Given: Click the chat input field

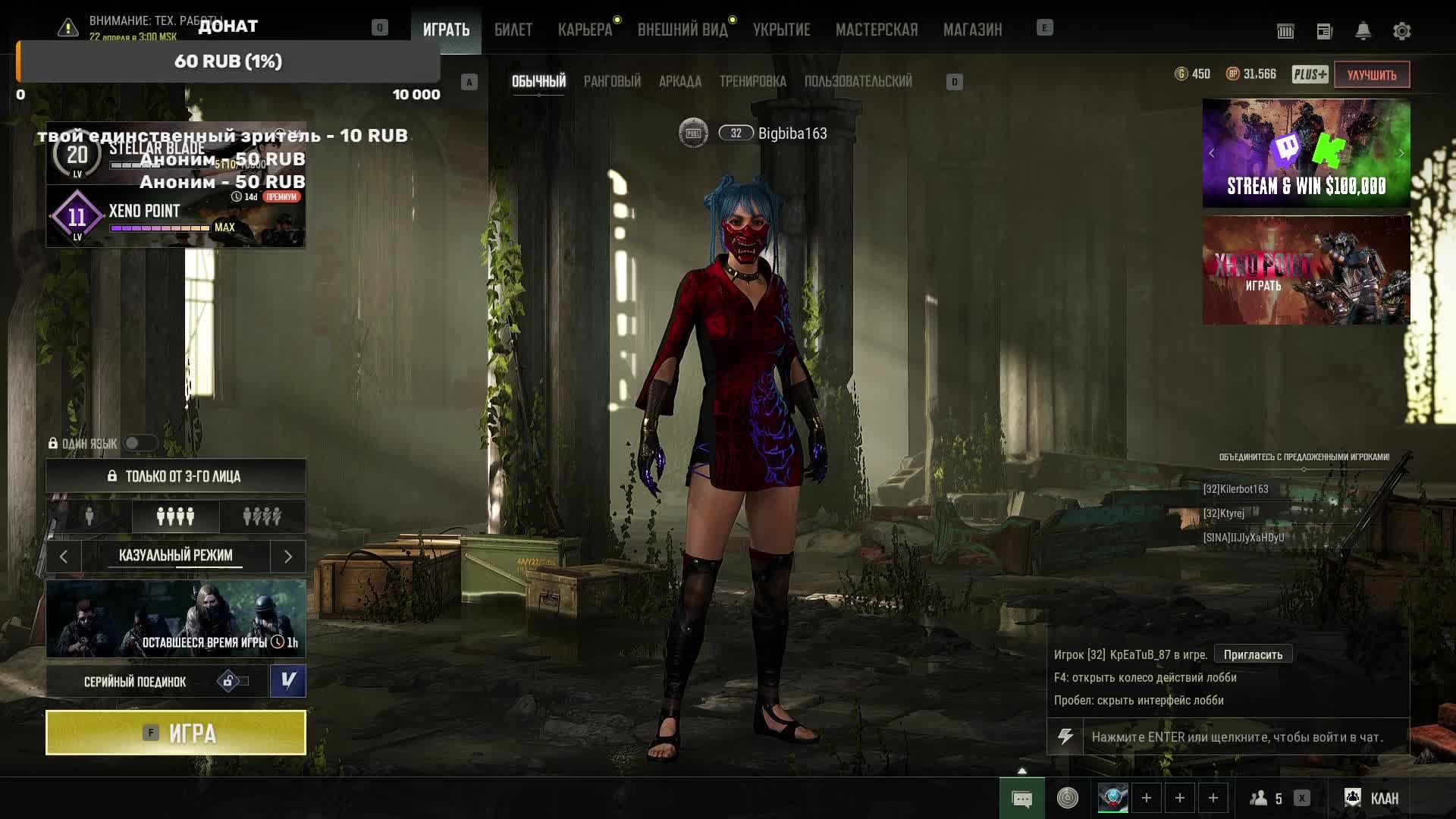Looking at the screenshot, I should (x=1244, y=737).
